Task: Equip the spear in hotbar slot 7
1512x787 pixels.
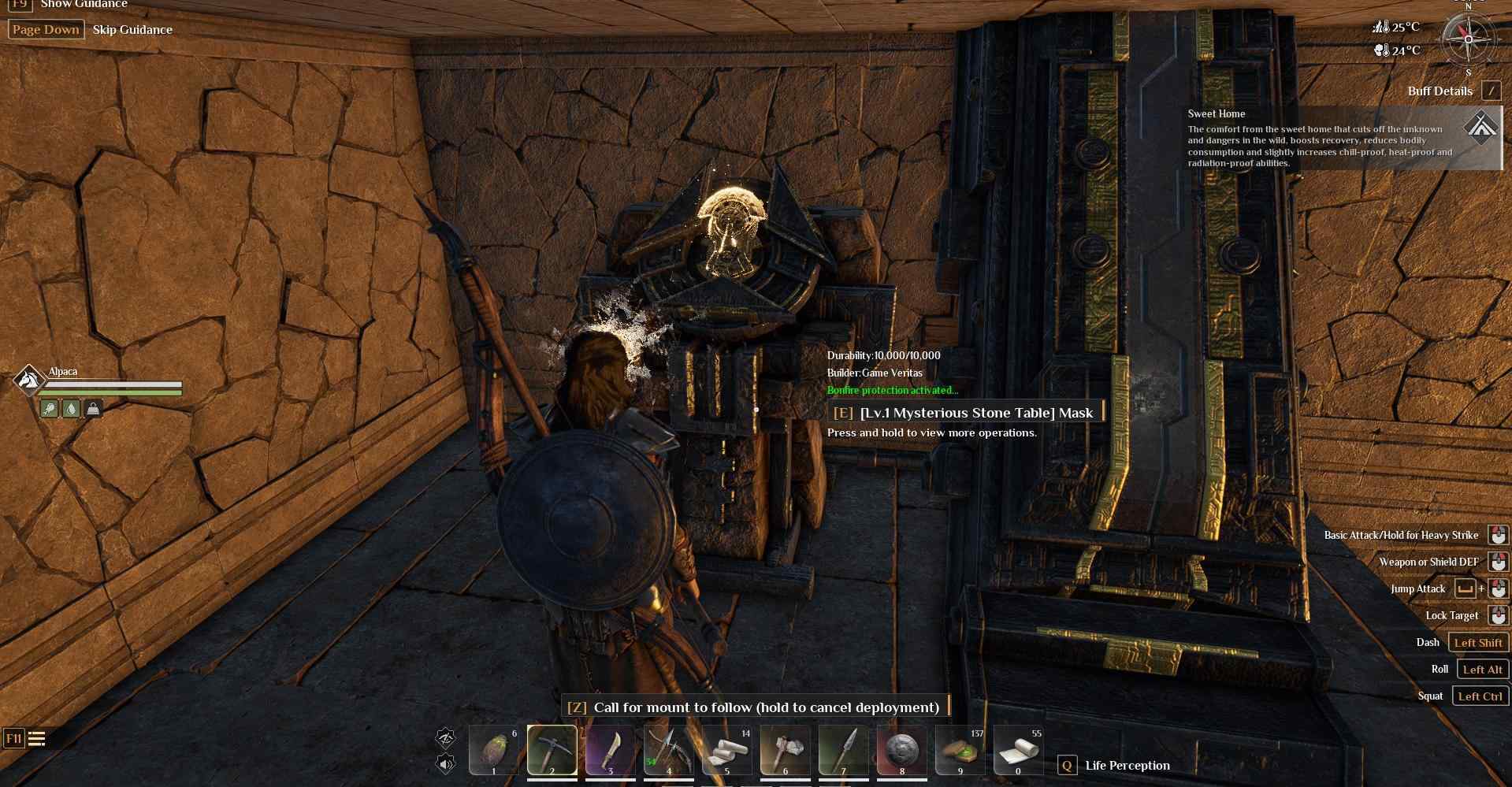Action: (x=843, y=751)
